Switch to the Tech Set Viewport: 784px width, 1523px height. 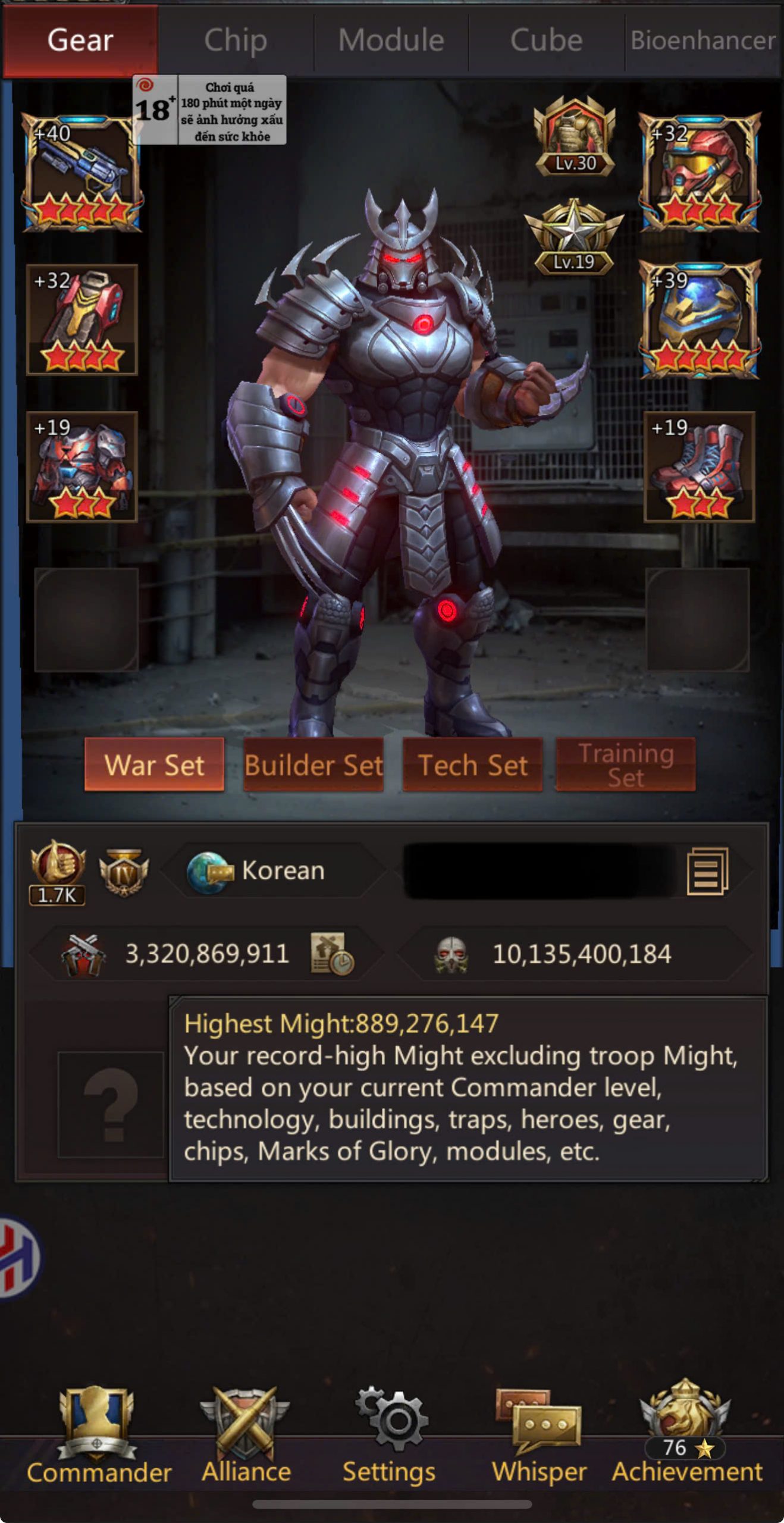point(472,765)
